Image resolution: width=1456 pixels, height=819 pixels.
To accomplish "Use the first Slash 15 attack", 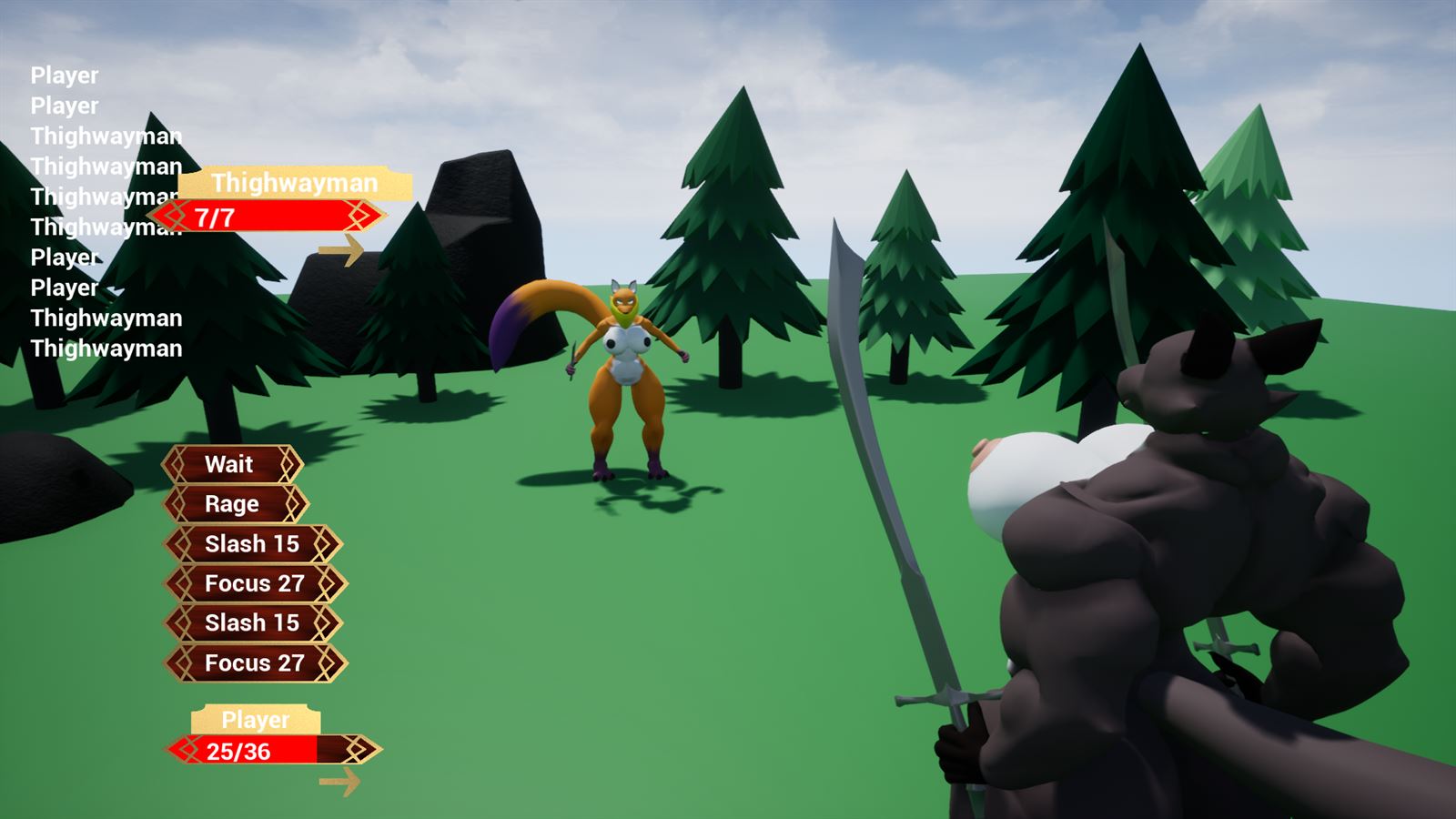I will [251, 544].
